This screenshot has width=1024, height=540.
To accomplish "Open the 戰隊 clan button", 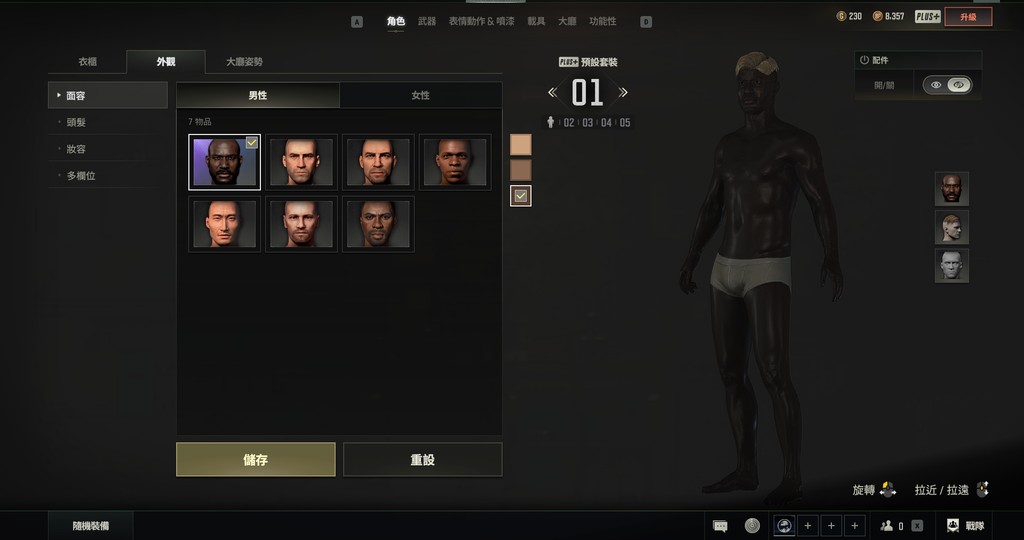I will (x=965, y=526).
